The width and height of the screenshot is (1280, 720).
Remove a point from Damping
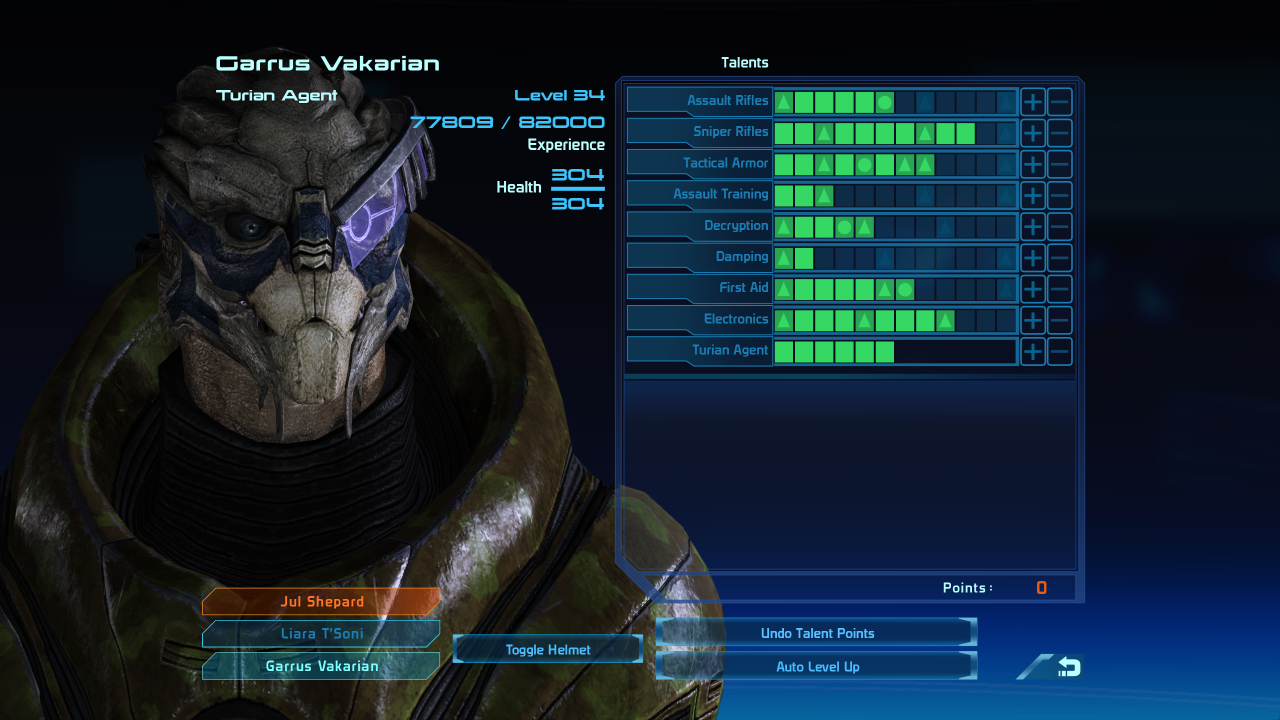1060,257
